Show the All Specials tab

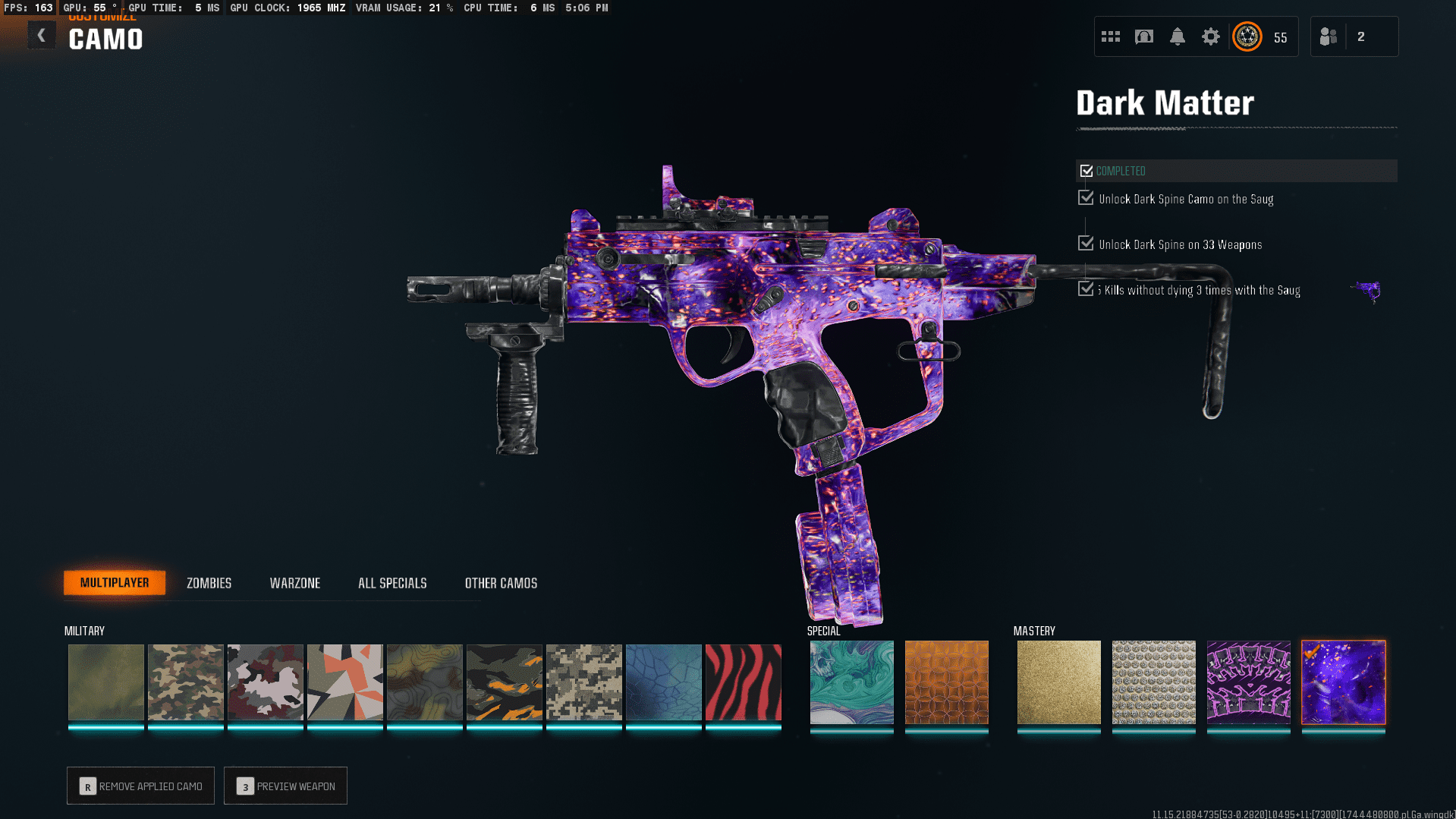[392, 583]
